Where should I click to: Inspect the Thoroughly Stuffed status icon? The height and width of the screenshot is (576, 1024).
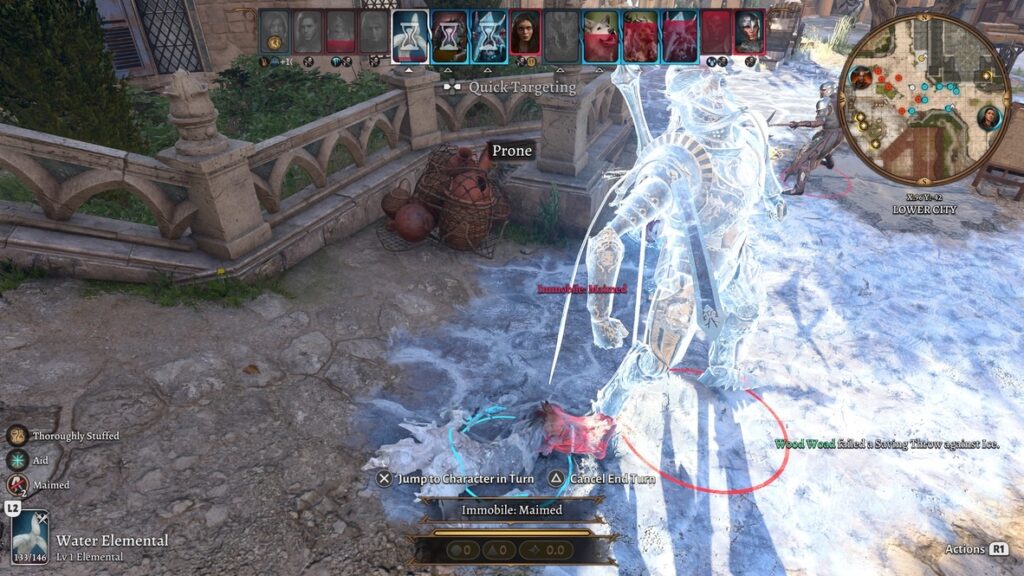pyautogui.click(x=17, y=436)
